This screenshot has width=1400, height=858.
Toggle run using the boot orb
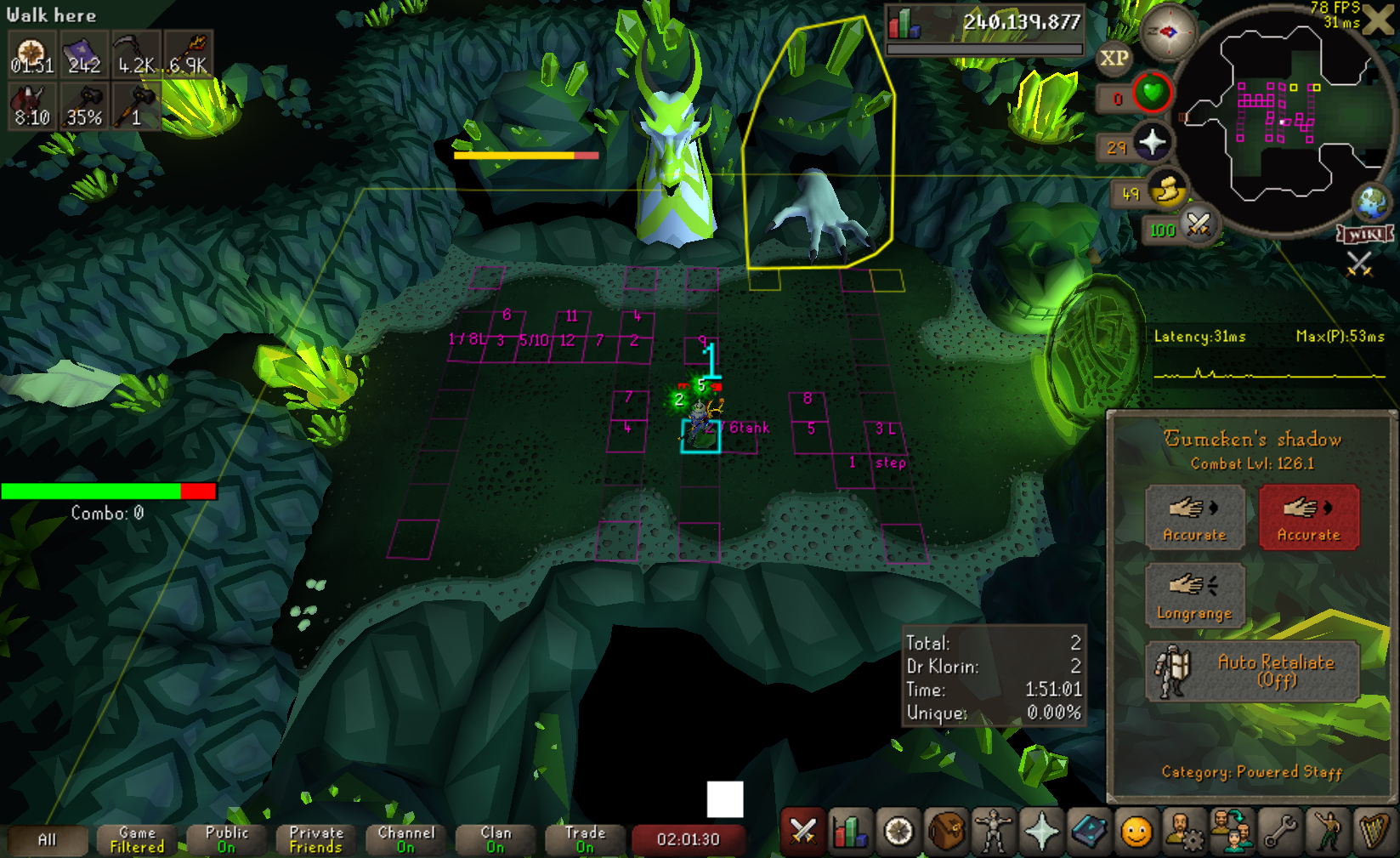coord(1168,190)
